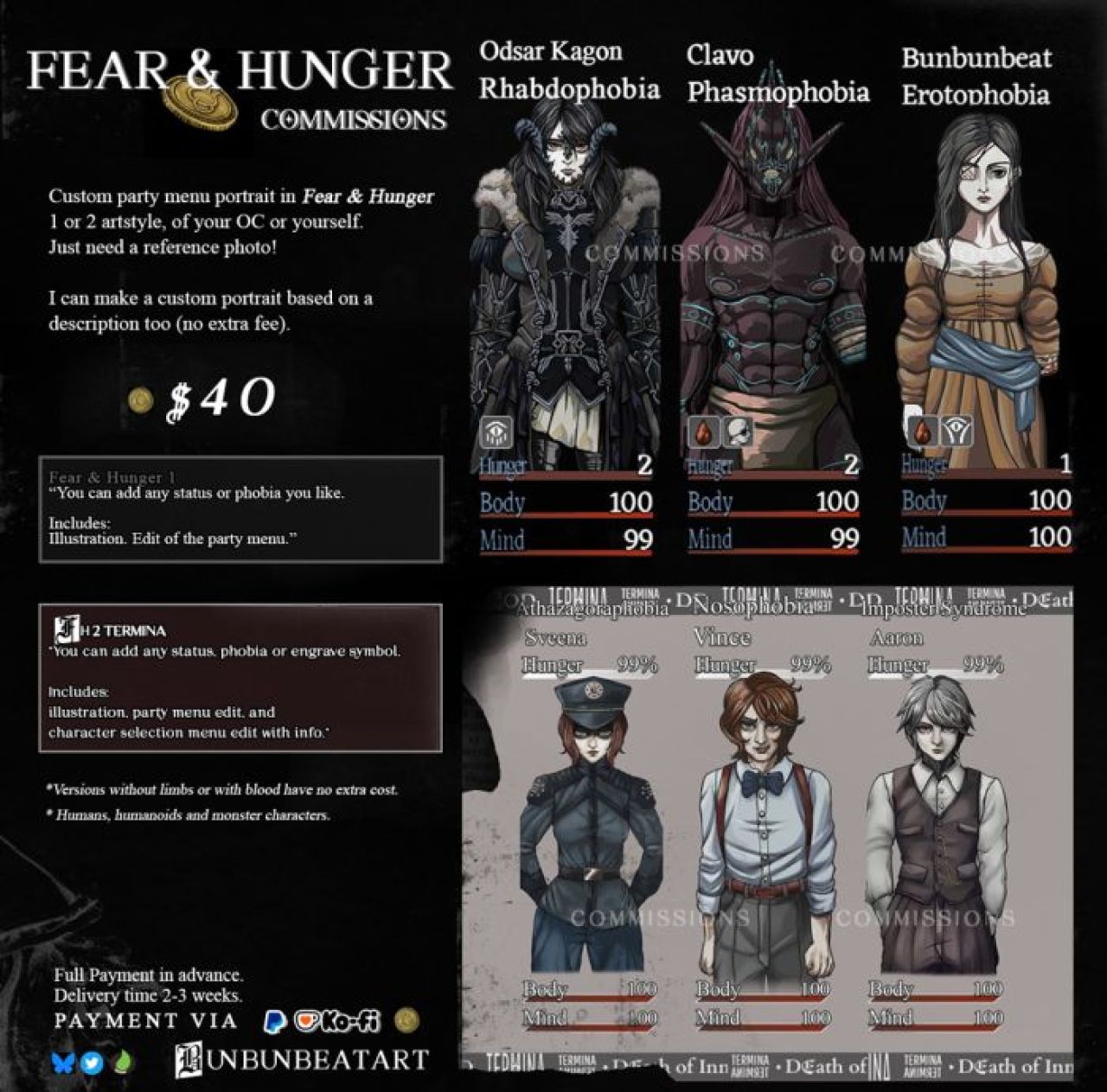This screenshot has width=1107, height=1092.
Task: Open the Ko-fi payment link
Action: 337,1022
